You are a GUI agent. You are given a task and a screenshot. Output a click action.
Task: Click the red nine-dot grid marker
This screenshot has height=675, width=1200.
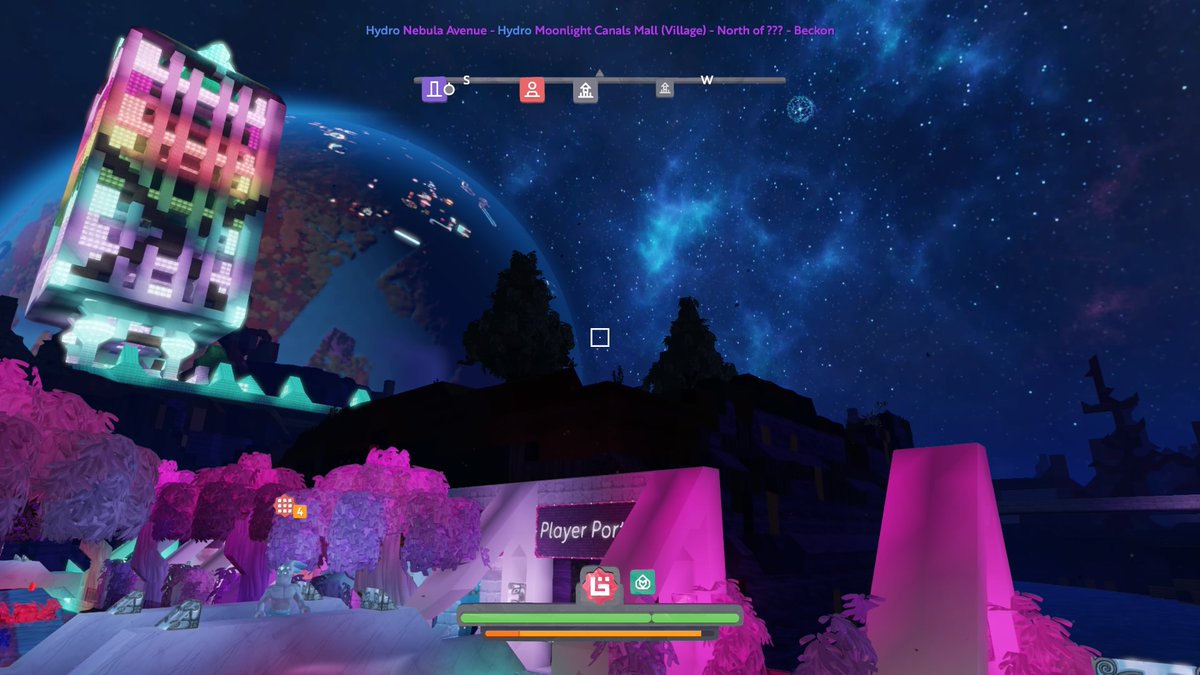click(285, 506)
